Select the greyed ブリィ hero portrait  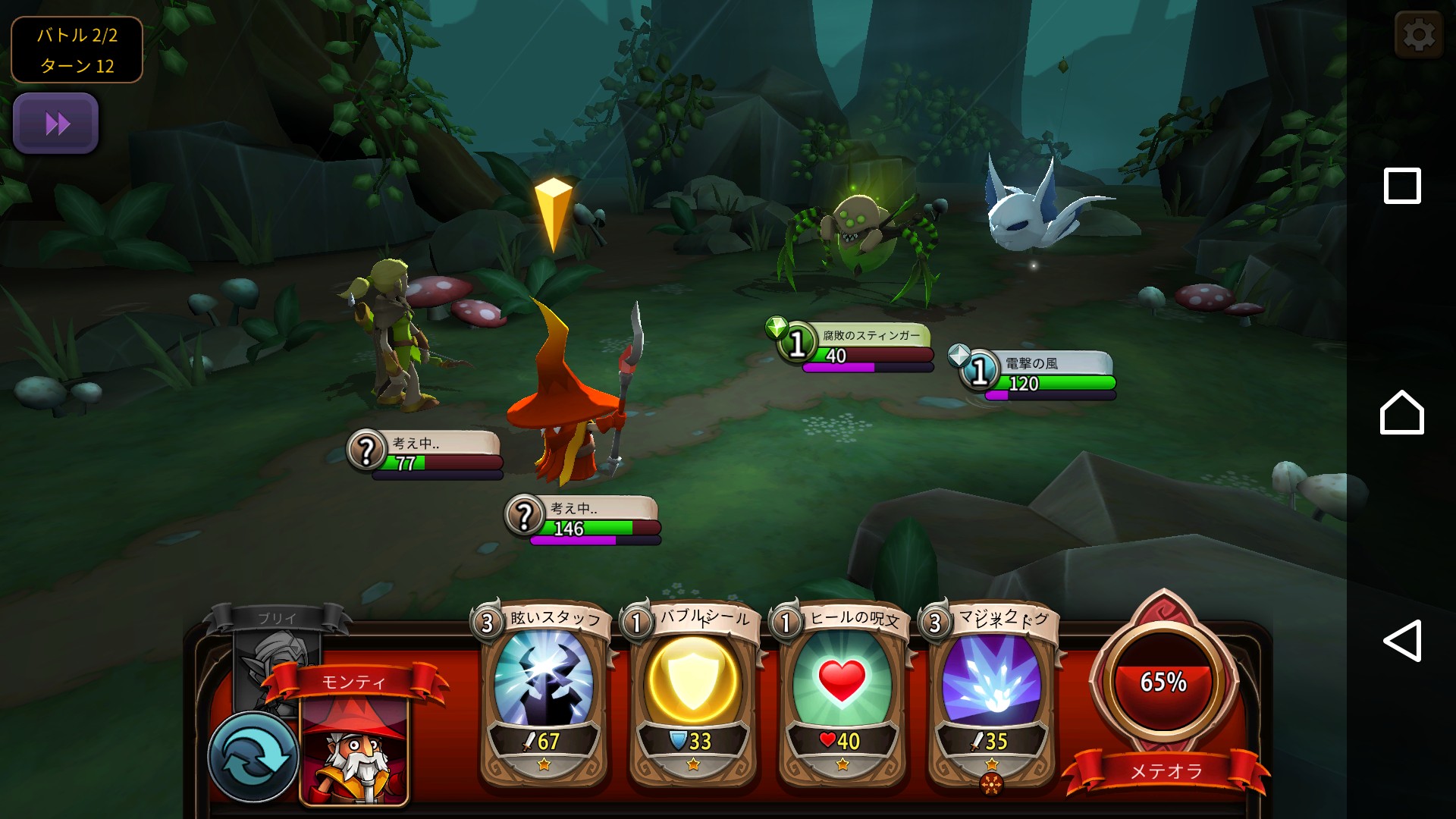pos(273,652)
